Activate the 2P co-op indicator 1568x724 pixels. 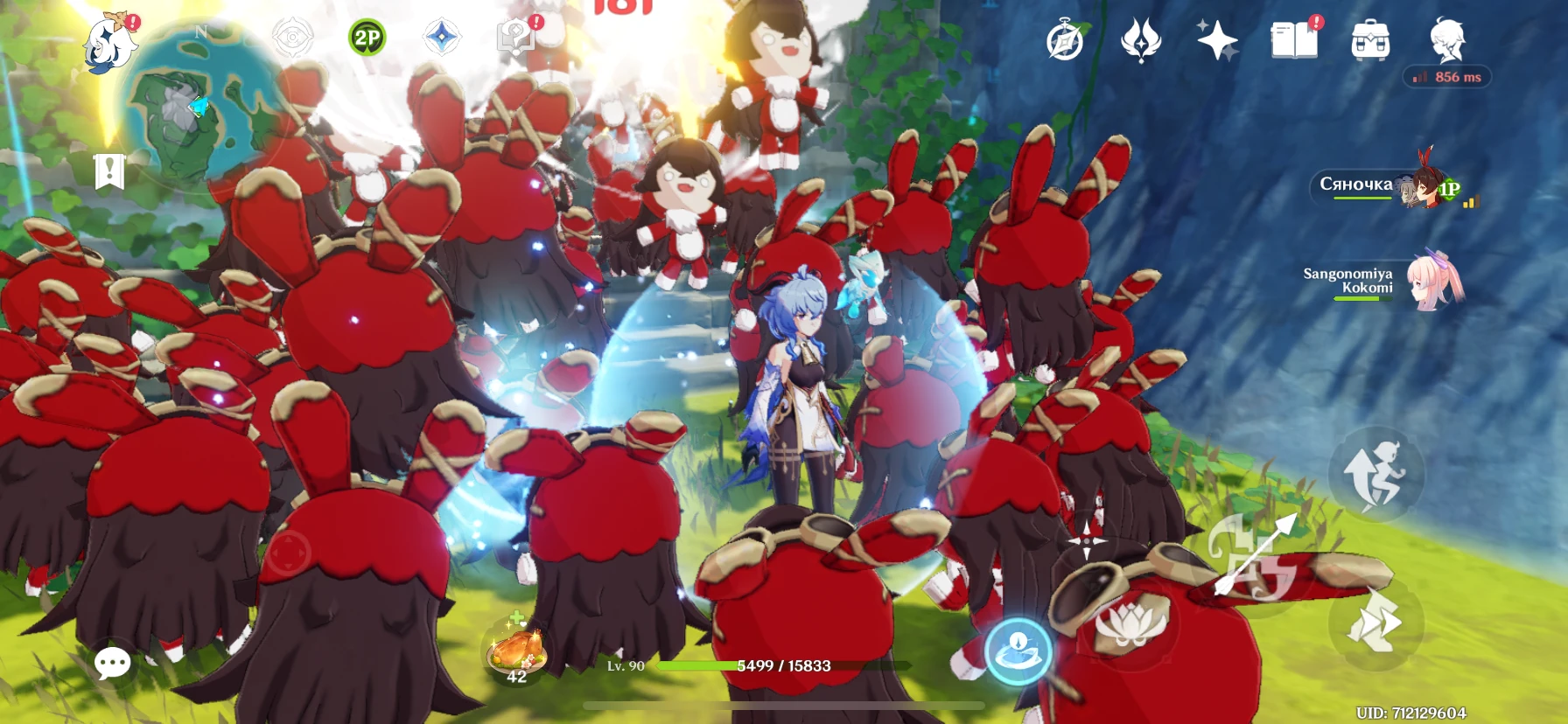click(367, 37)
